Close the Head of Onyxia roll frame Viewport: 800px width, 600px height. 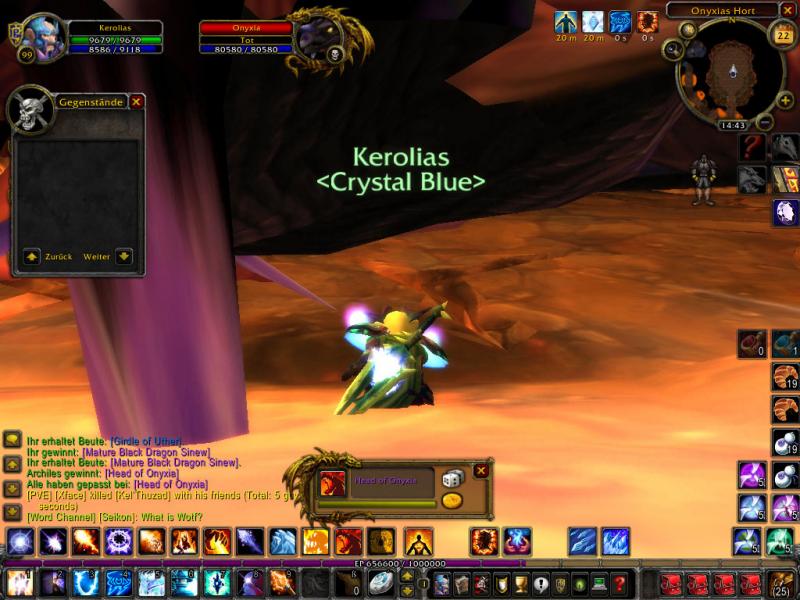point(481,471)
